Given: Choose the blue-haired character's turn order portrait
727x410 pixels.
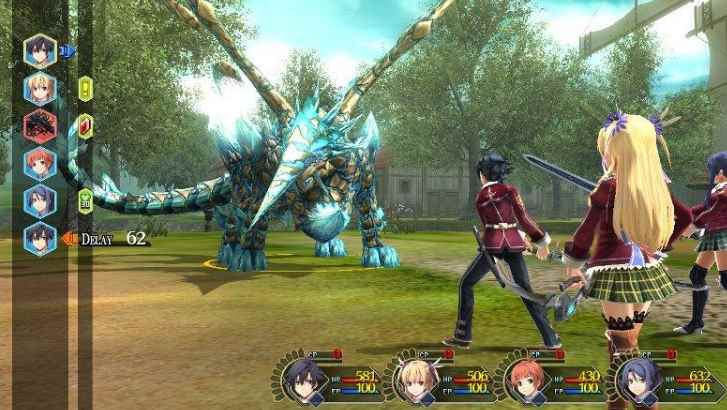Looking at the screenshot, I should [41, 199].
